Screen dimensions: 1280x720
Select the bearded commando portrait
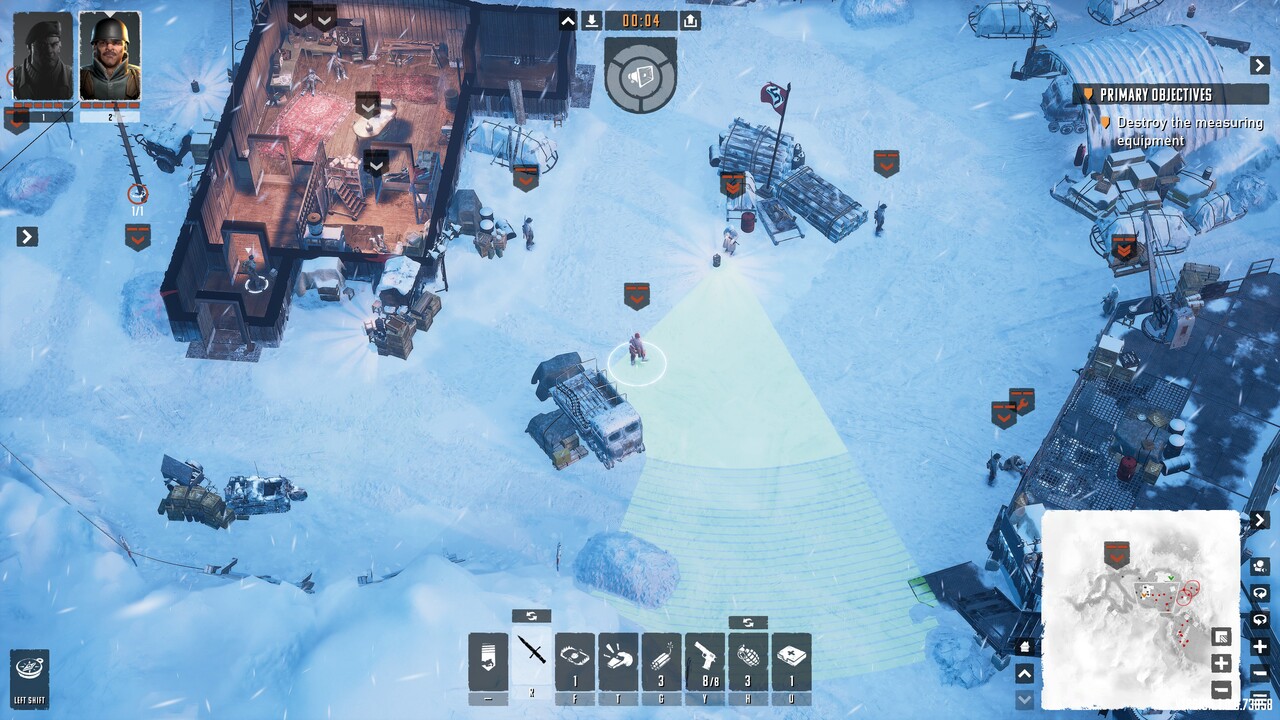pyautogui.click(x=43, y=56)
